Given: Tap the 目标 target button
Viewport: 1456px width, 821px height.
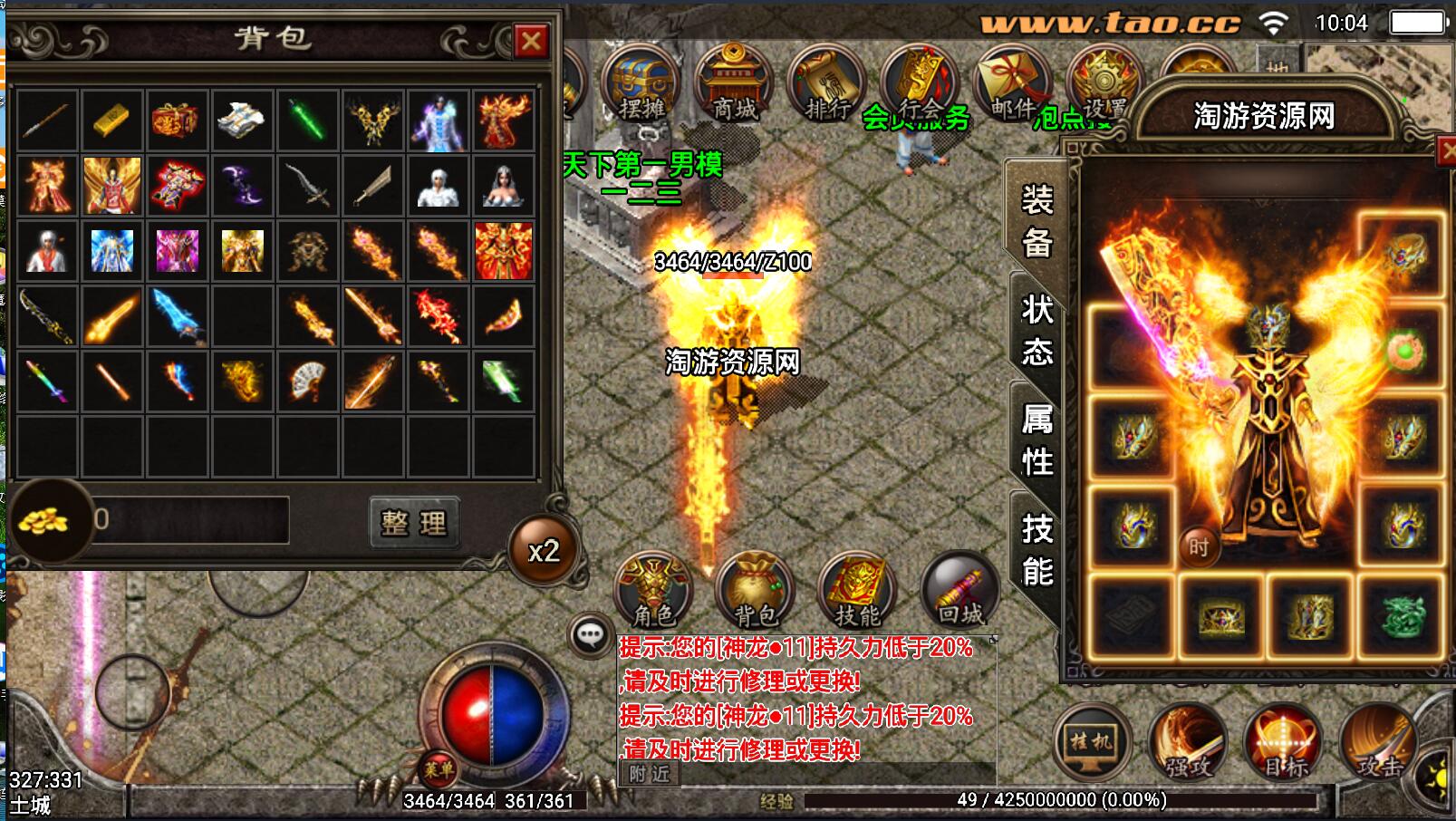Looking at the screenshot, I should 1283,742.
